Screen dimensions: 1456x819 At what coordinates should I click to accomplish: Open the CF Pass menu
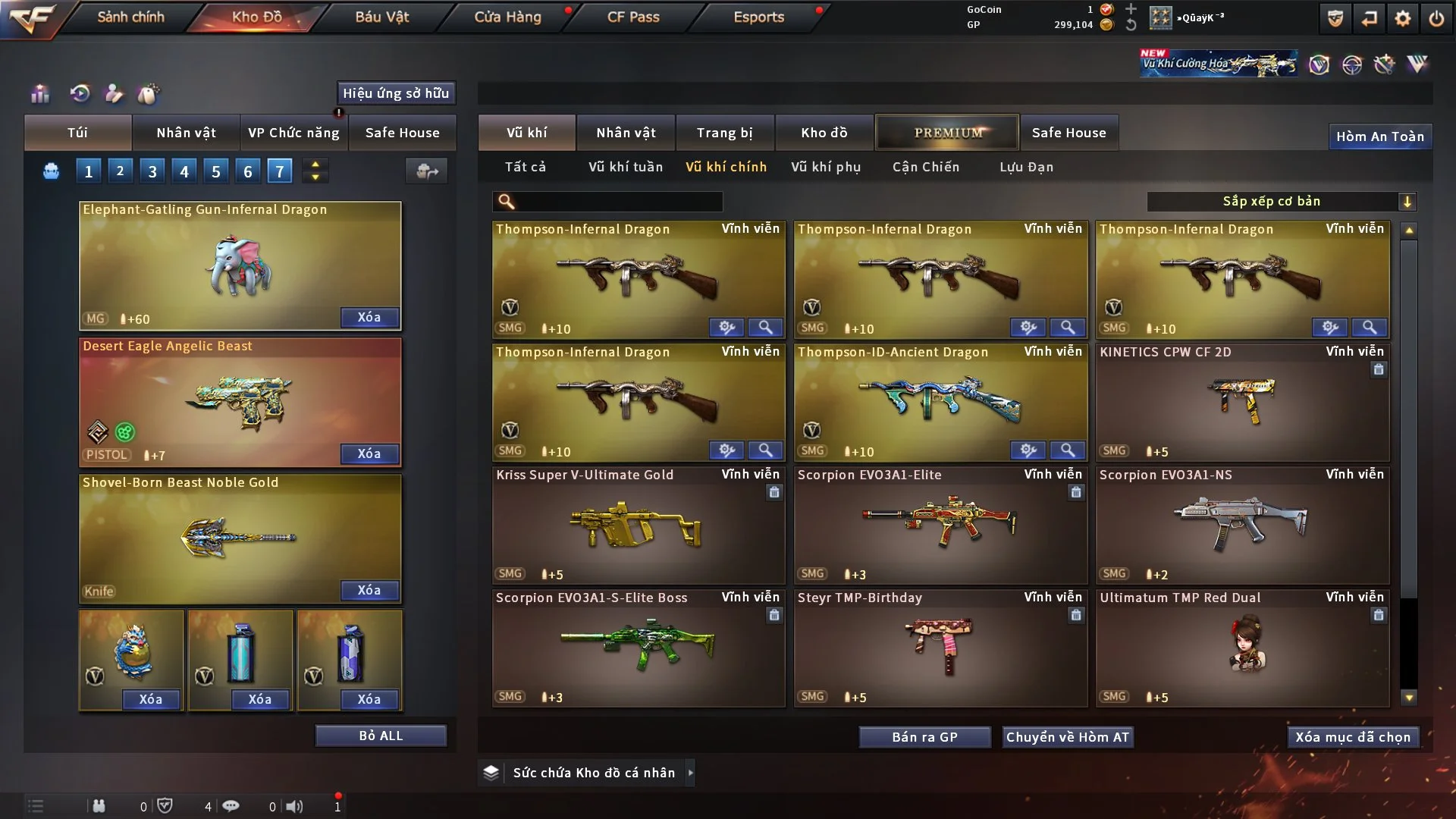pyautogui.click(x=633, y=17)
